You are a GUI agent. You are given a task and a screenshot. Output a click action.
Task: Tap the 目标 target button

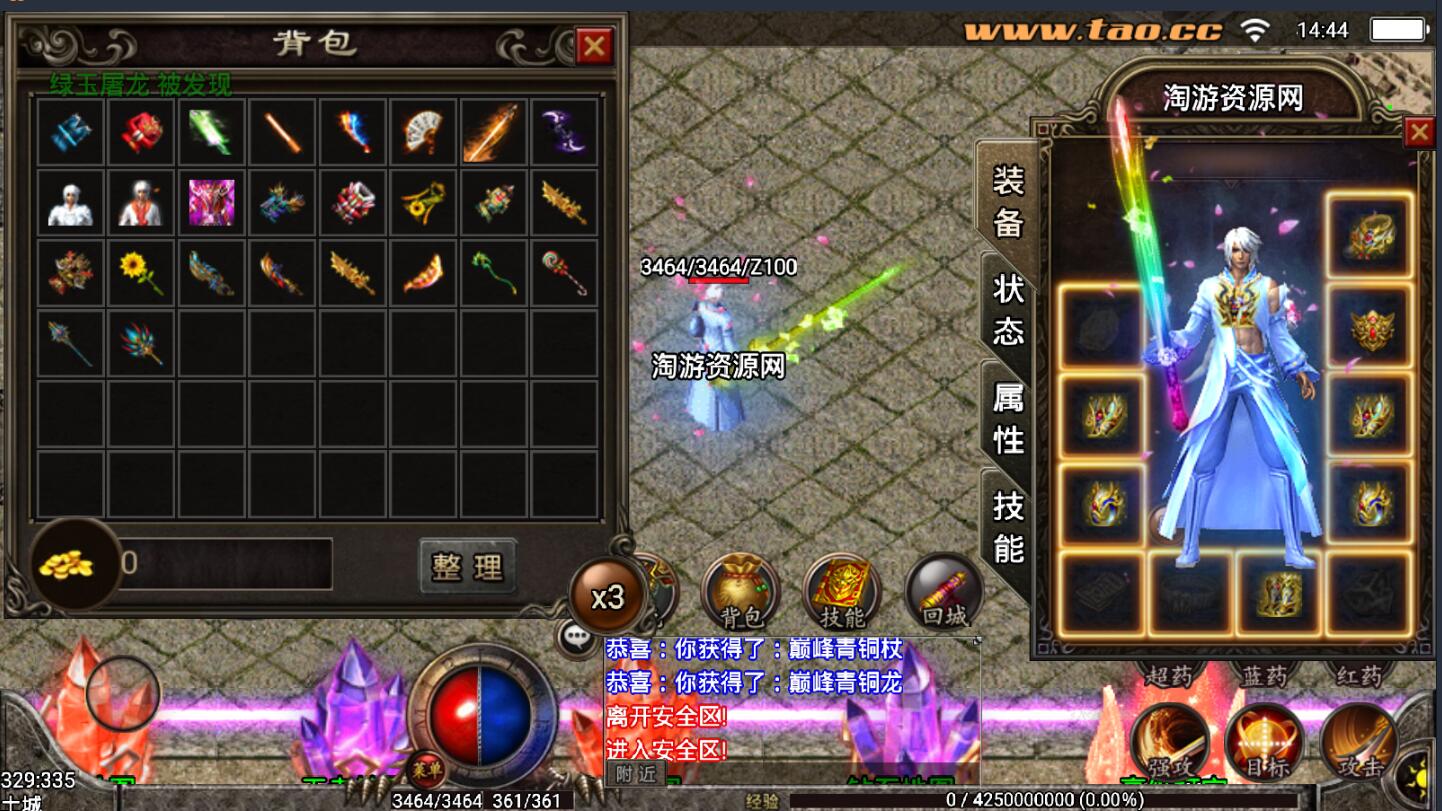pyautogui.click(x=1265, y=744)
